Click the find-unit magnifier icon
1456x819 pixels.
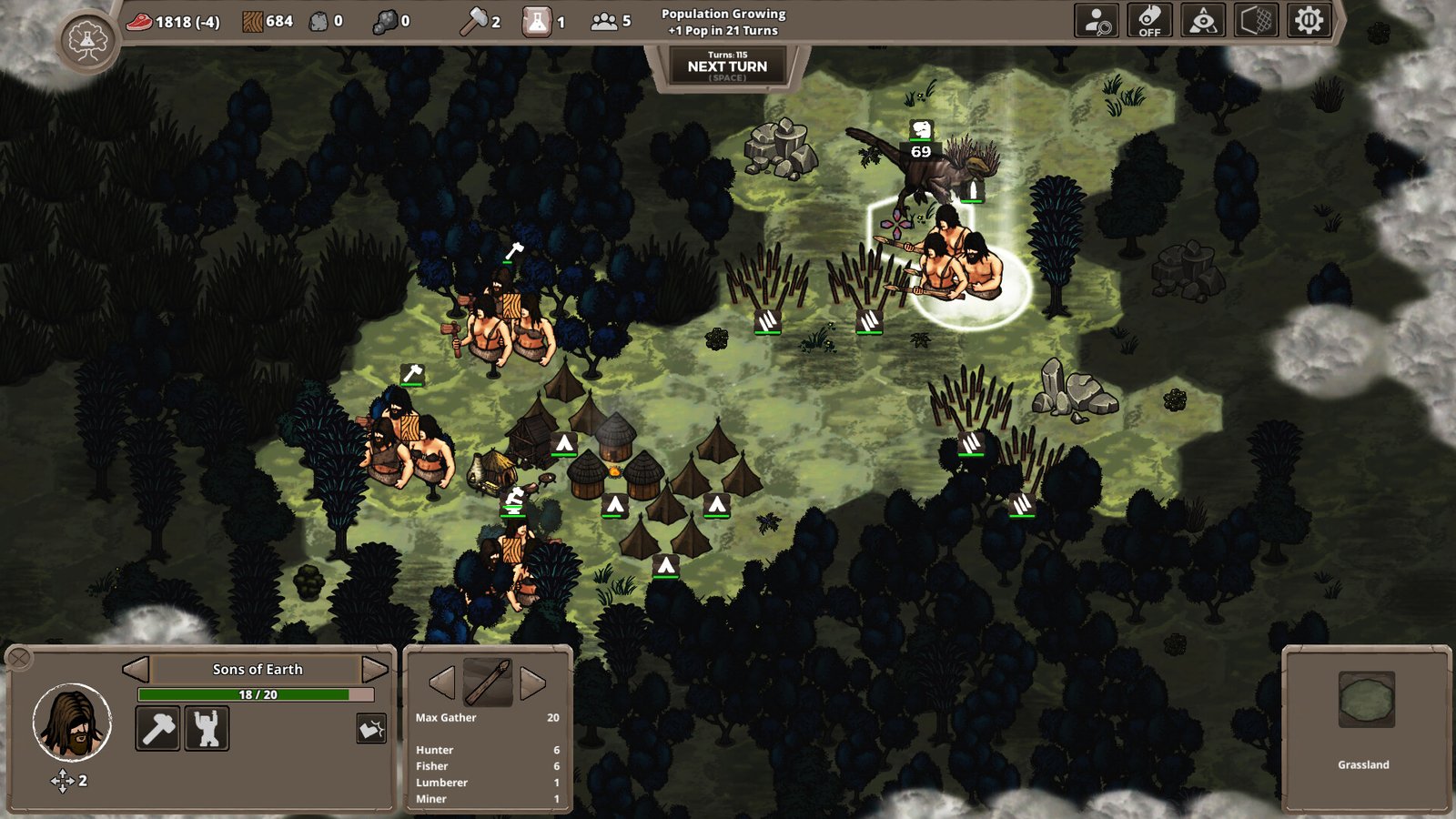(1097, 22)
